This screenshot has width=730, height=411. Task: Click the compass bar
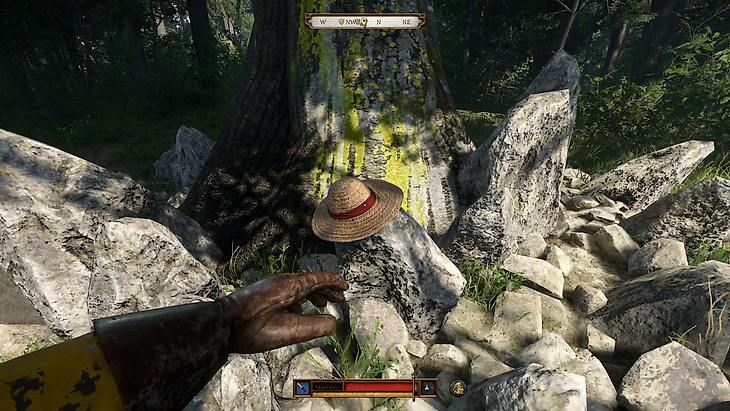(364, 20)
